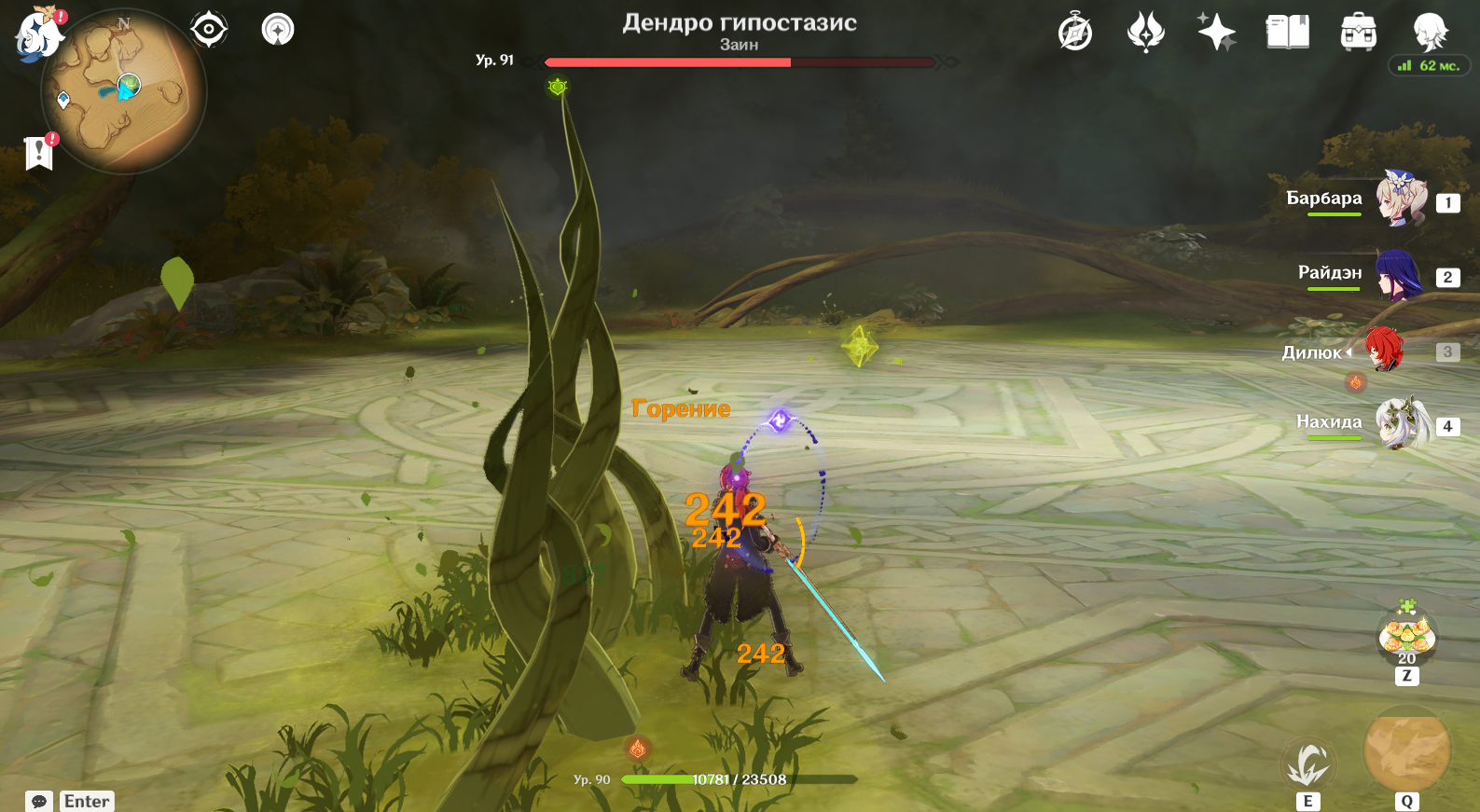The width and height of the screenshot is (1480, 812).
Task: Open the character profile head icon
Action: [1430, 32]
